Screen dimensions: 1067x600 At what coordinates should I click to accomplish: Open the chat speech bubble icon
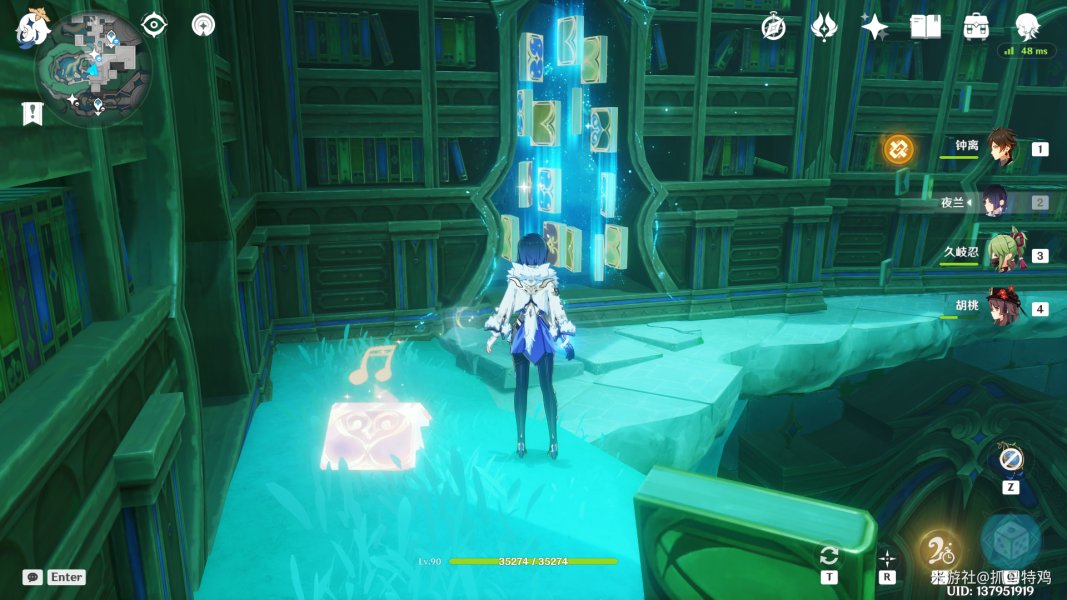point(32,577)
